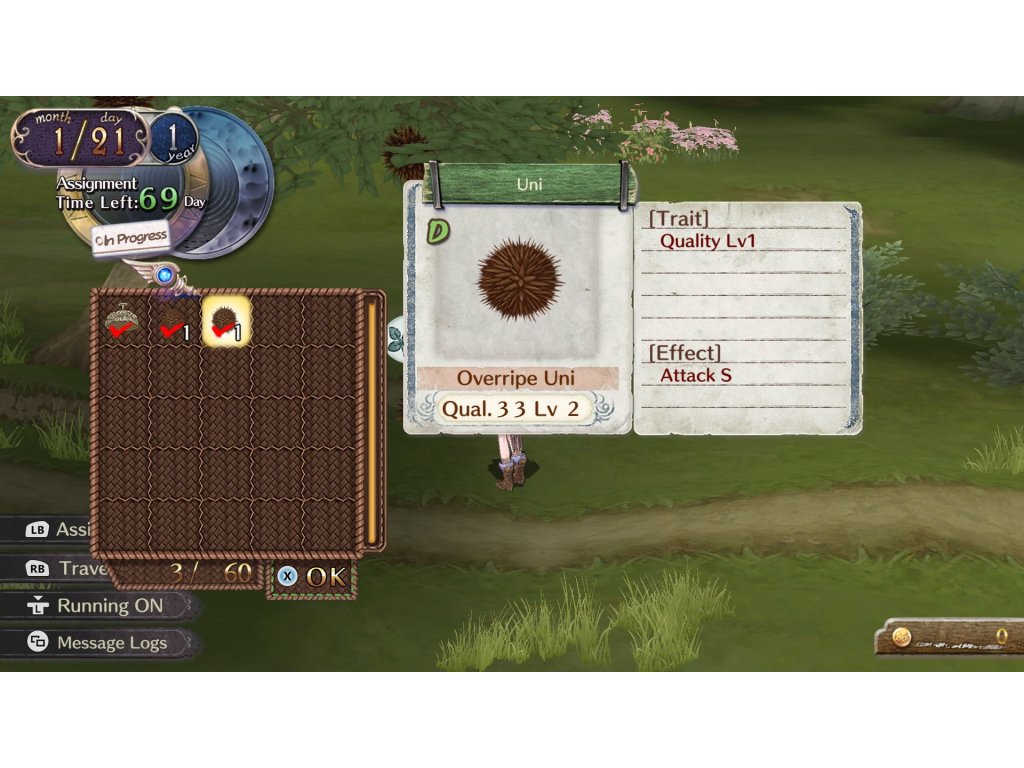Select the Quality Lv1 trait entry
Screen dimensions: 1024x768
click(707, 241)
